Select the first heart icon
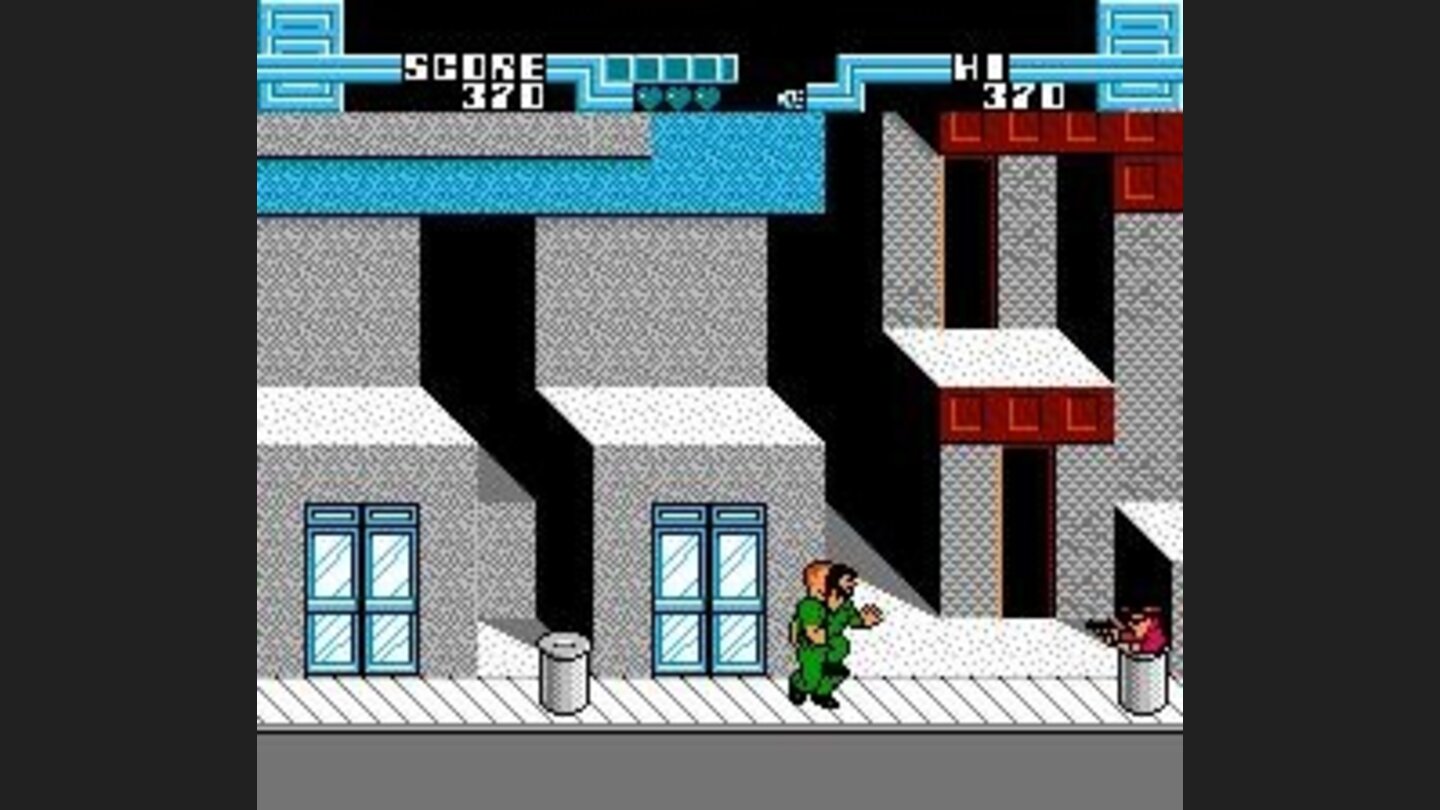The height and width of the screenshot is (810, 1440). tap(649, 97)
